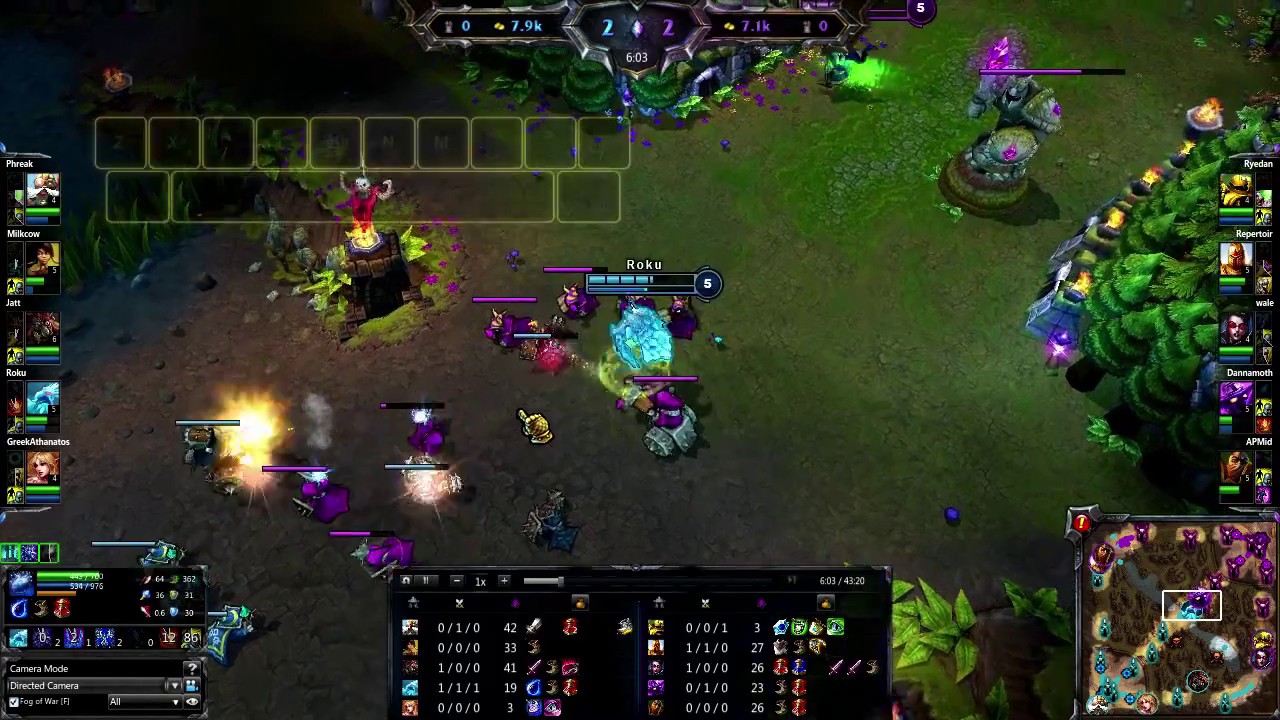Jump back using the rewind arrow button
1280x720 pixels.
[x=406, y=581]
